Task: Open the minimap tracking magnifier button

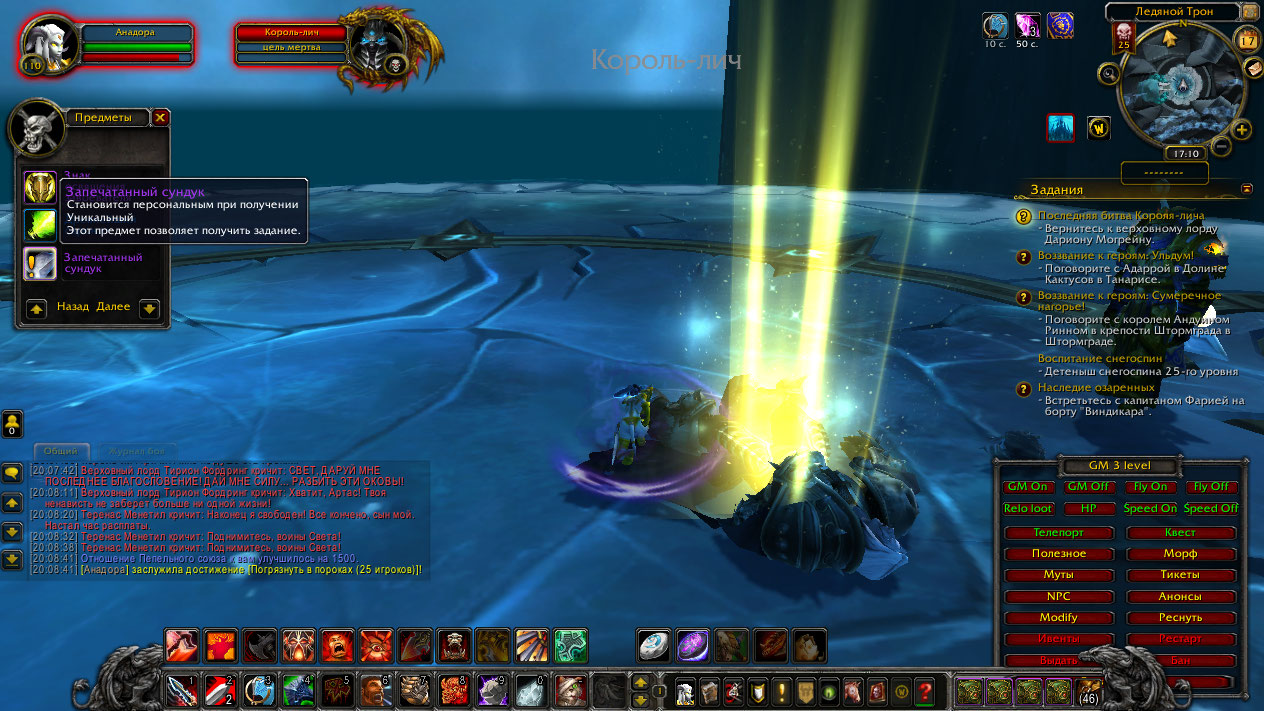Action: click(x=1108, y=73)
